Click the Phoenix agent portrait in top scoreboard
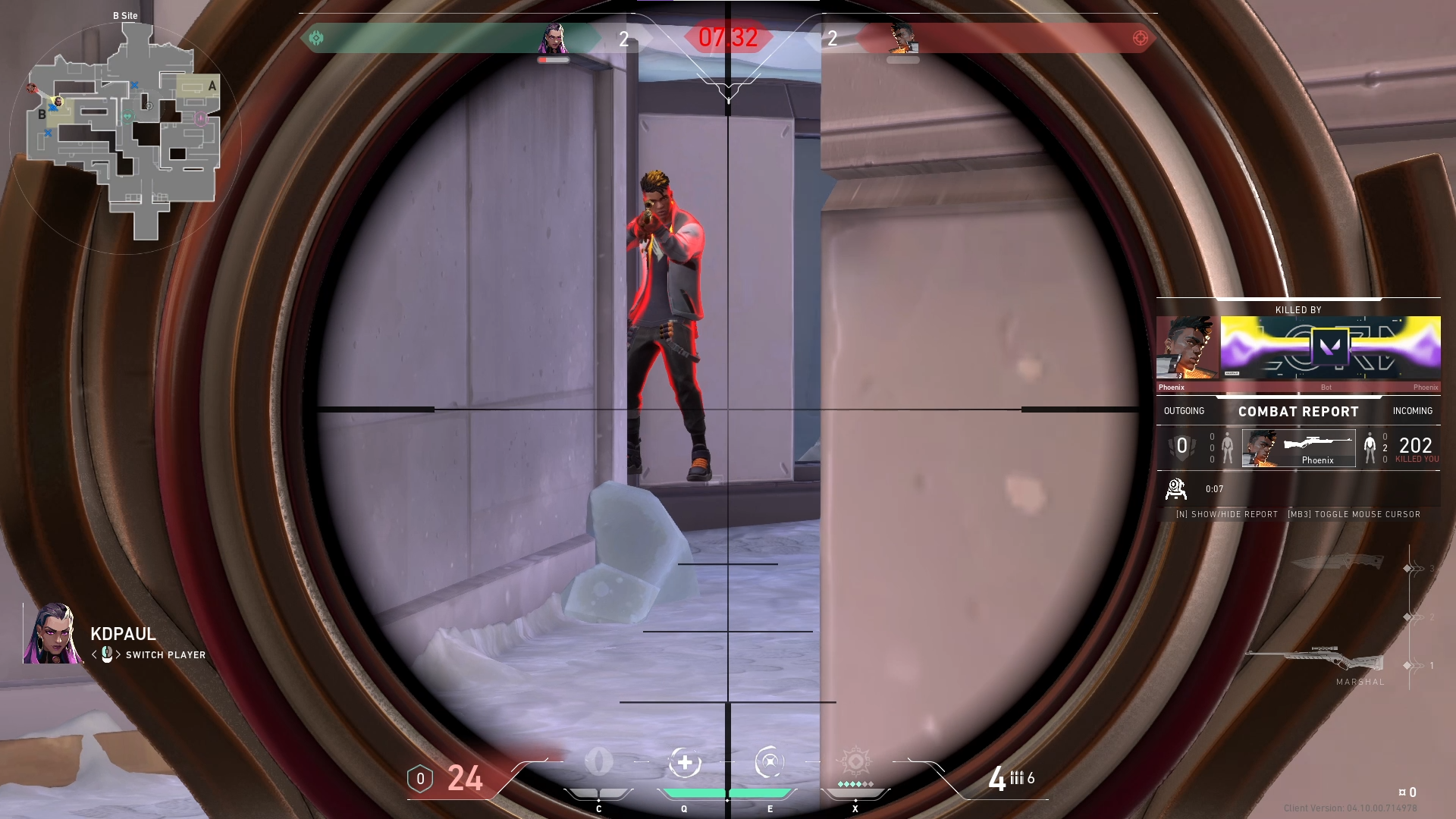 pos(902,38)
